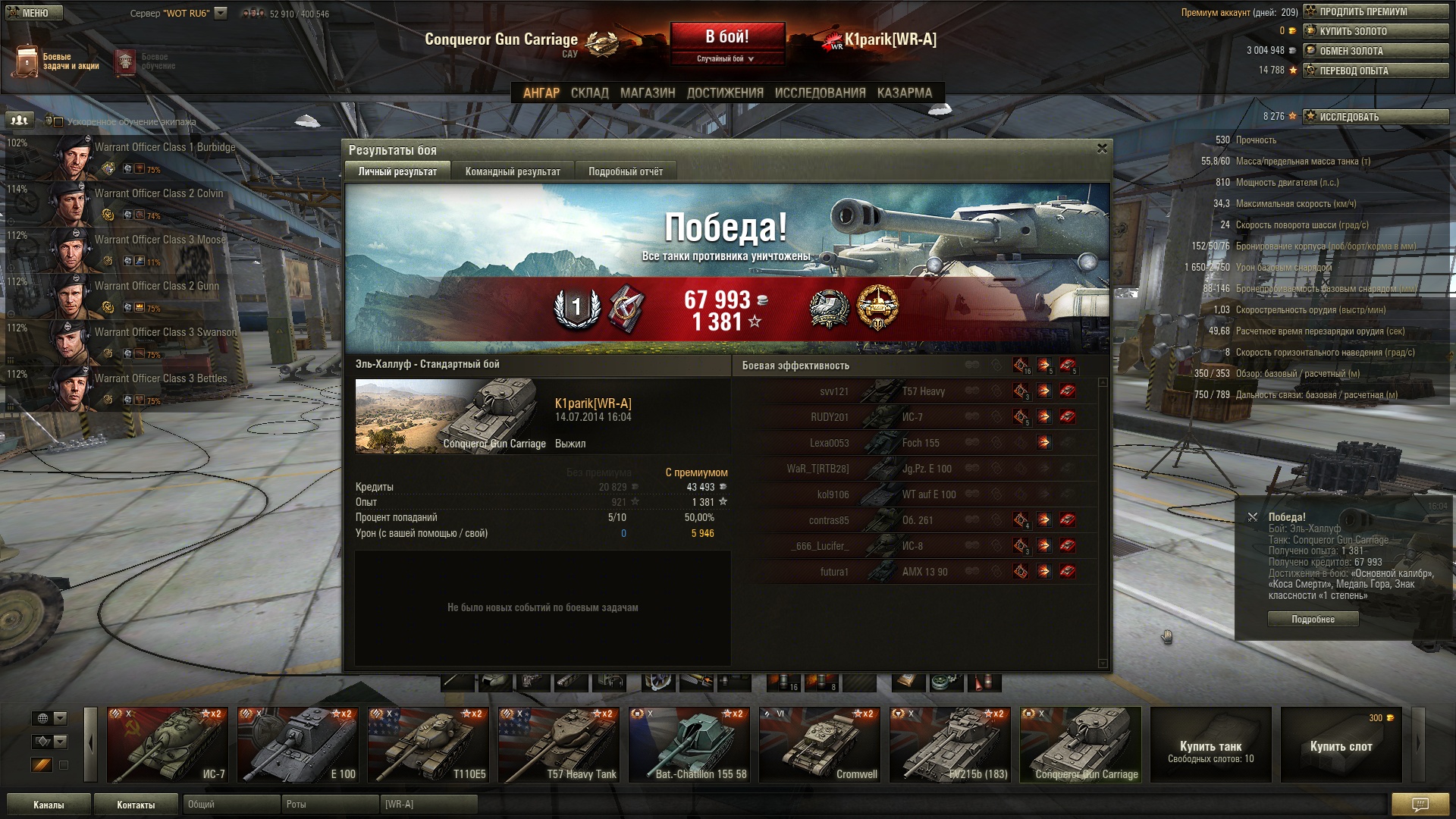Switch to the СКЛАД tab
The height and width of the screenshot is (819, 1456).
point(589,93)
